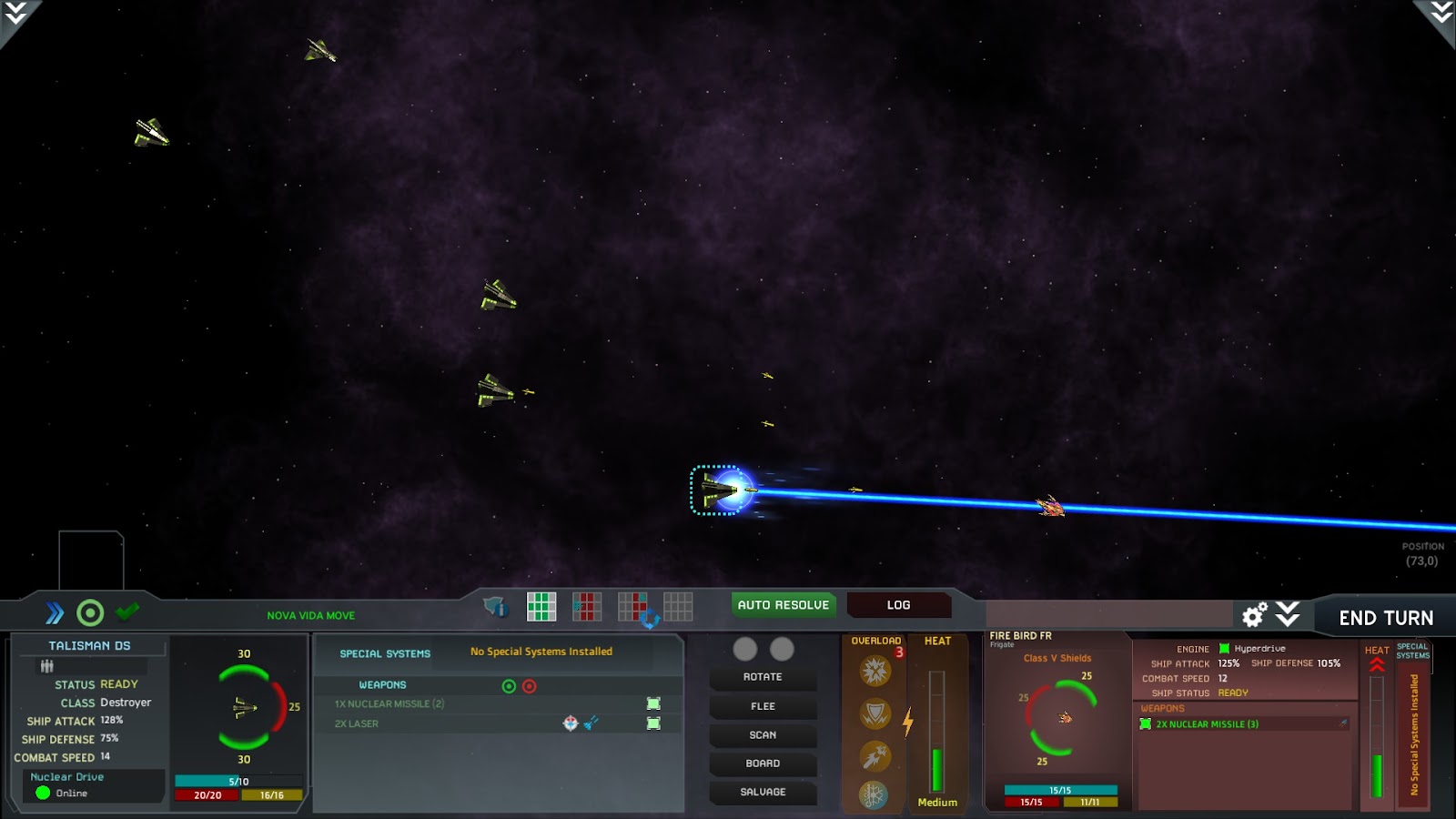
Task: Order the ship to Flee
Action: 763,706
